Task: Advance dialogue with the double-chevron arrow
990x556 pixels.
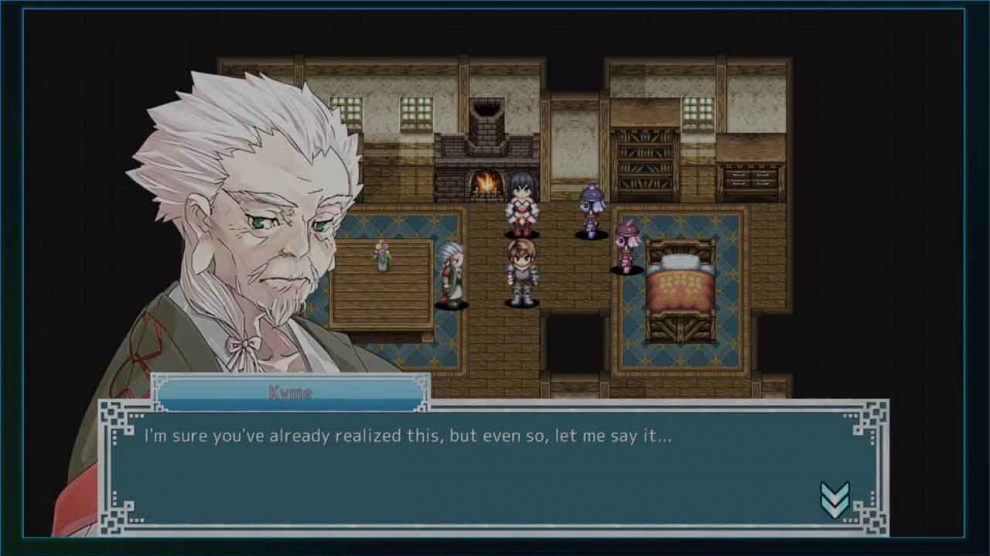Action: pos(834,499)
